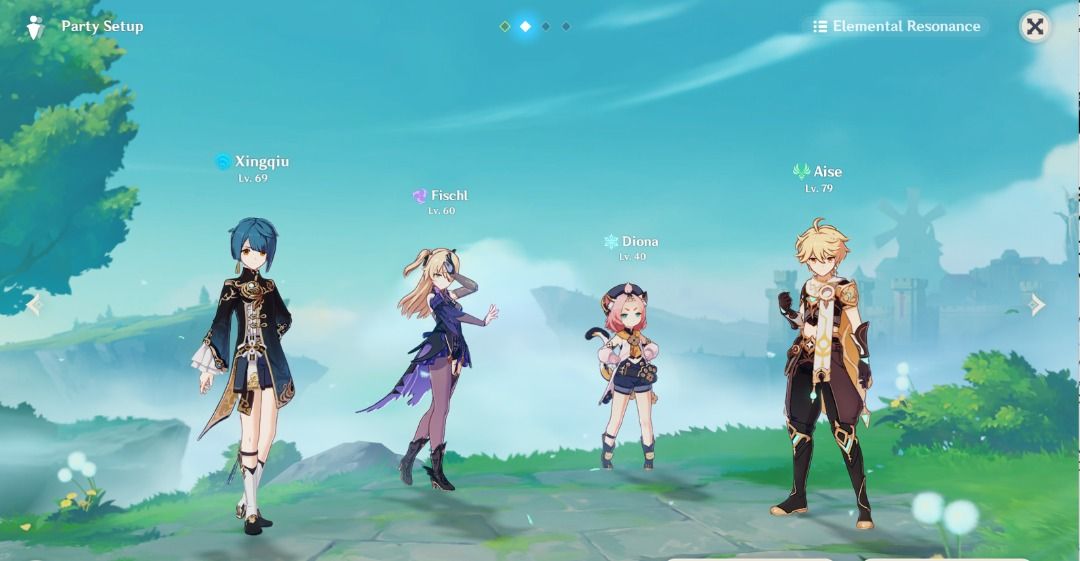Screen dimensions: 1080x561
Task: Switch to the next party with right arrow
Action: coord(1038,304)
